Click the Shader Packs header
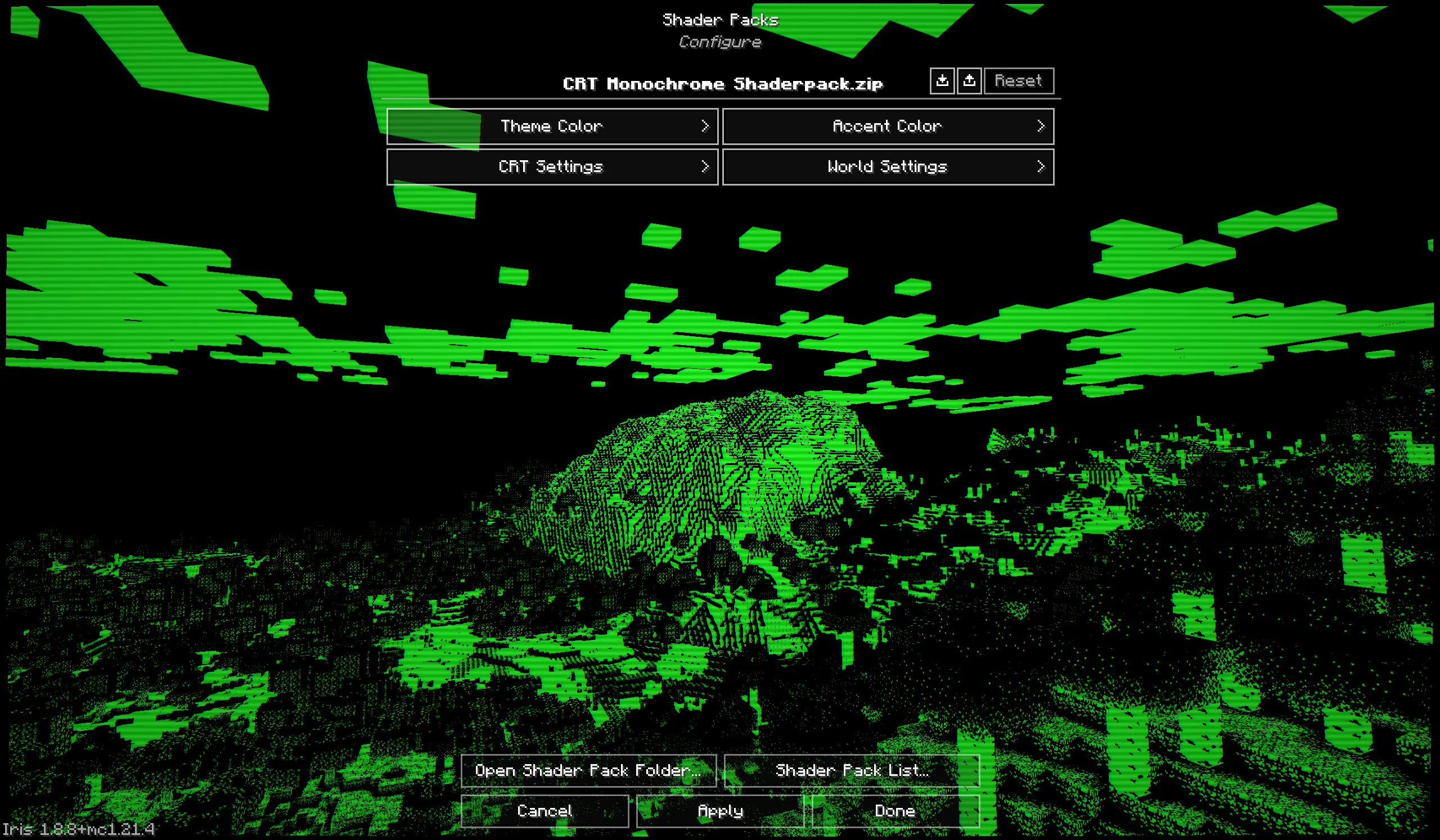Image resolution: width=1440 pixels, height=840 pixels. pyautogui.click(x=721, y=20)
